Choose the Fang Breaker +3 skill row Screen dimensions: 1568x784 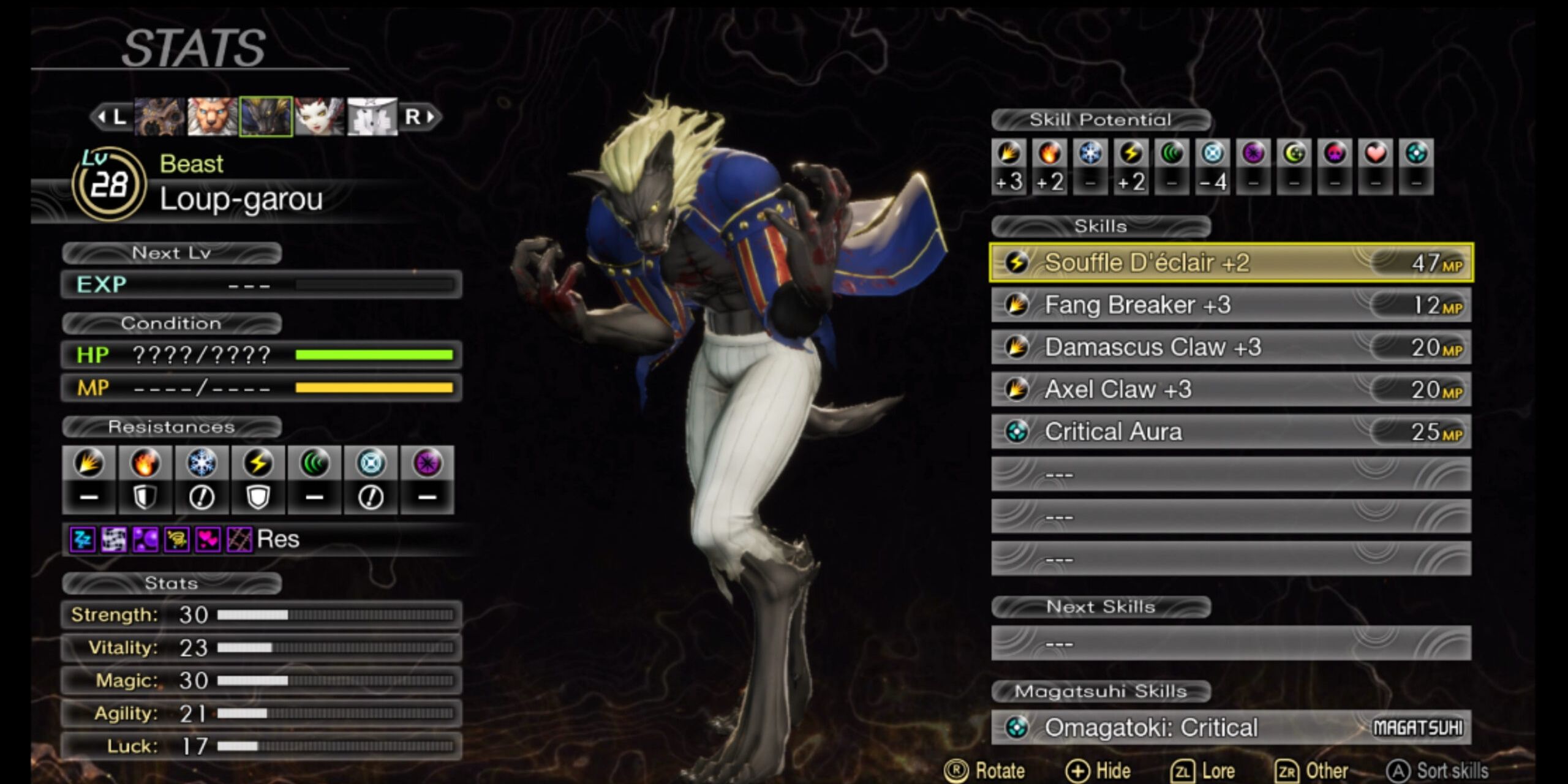tap(1231, 305)
